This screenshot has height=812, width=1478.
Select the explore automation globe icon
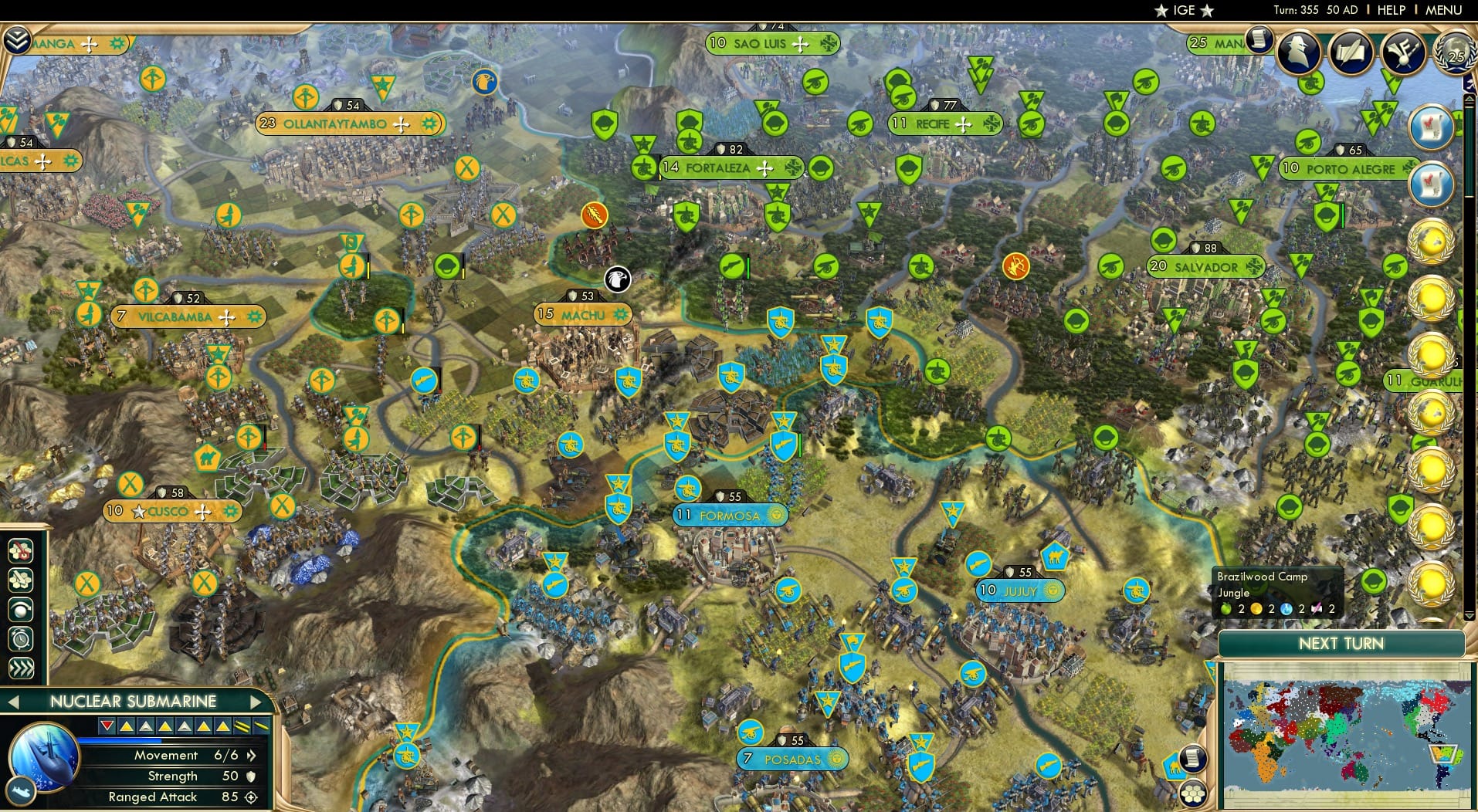tap(20, 609)
